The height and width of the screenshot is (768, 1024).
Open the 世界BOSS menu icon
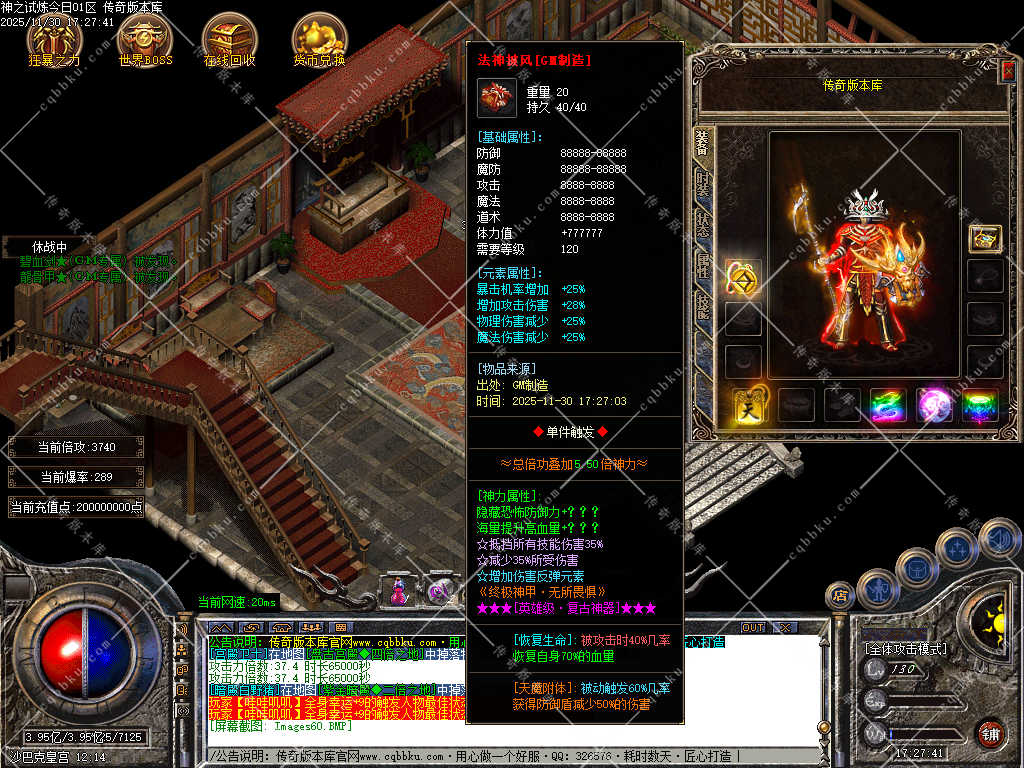click(x=144, y=38)
